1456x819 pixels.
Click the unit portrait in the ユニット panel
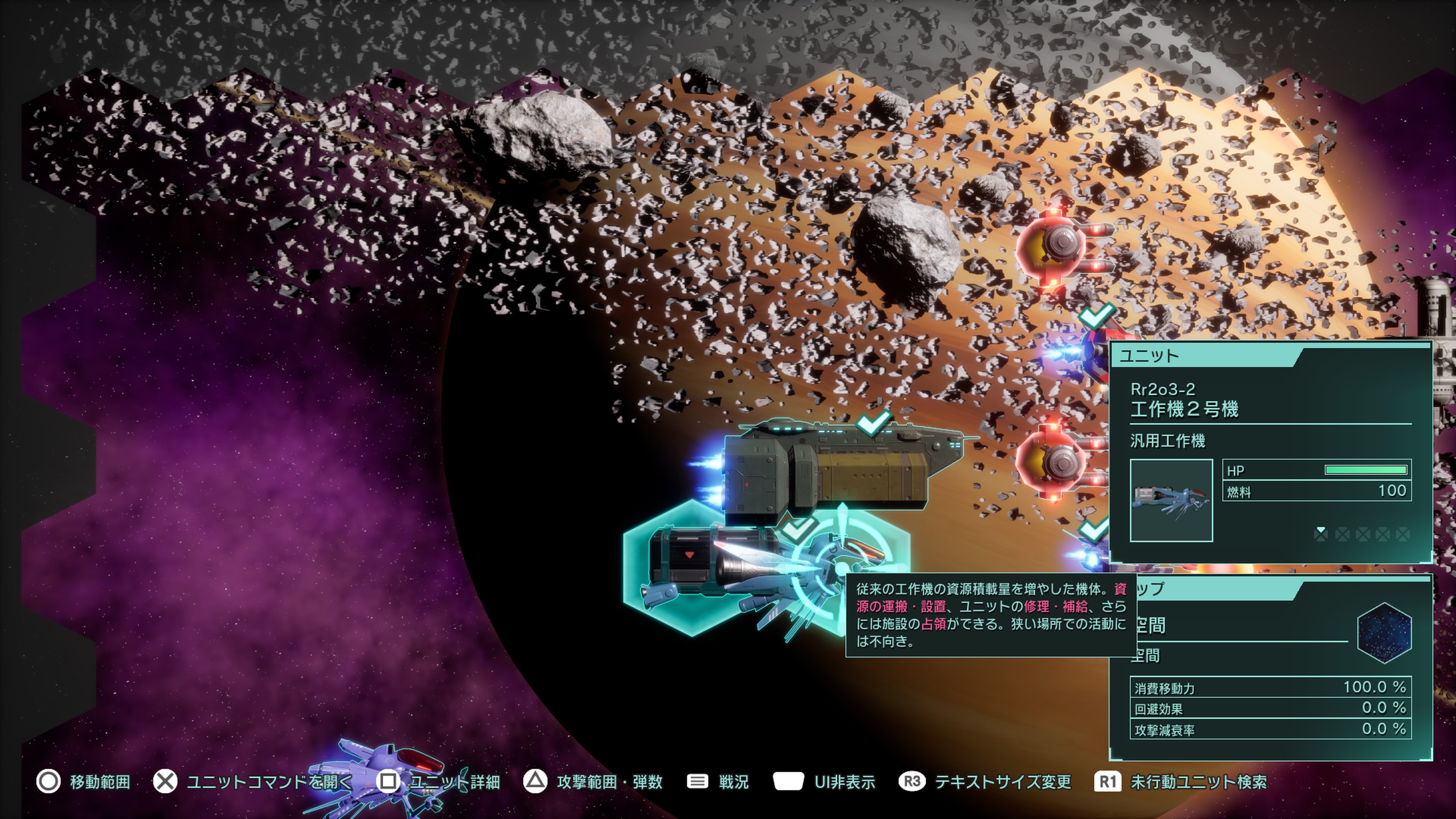(1171, 500)
